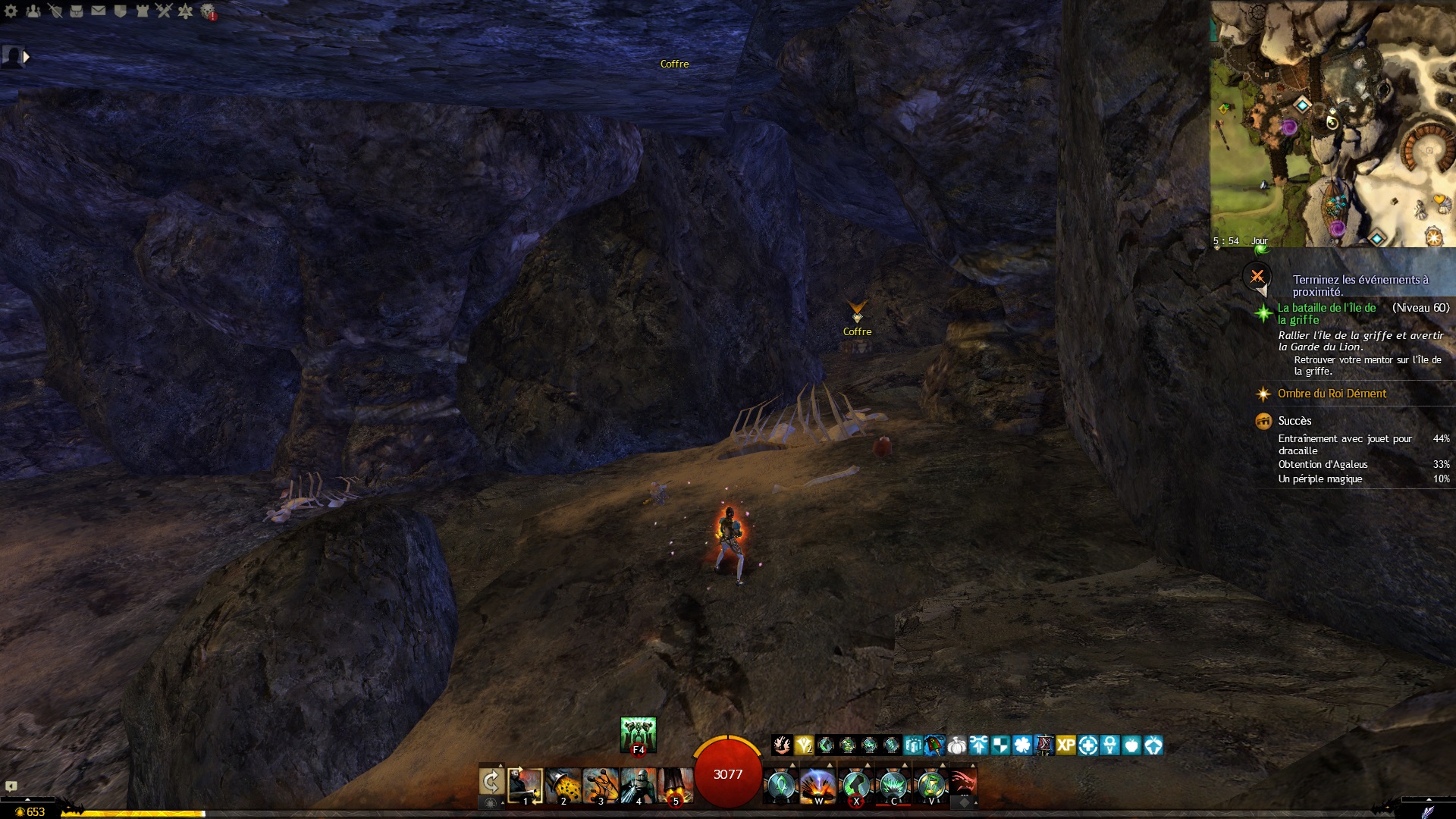Open the Ombre du Roi Dément entry

click(x=1332, y=394)
